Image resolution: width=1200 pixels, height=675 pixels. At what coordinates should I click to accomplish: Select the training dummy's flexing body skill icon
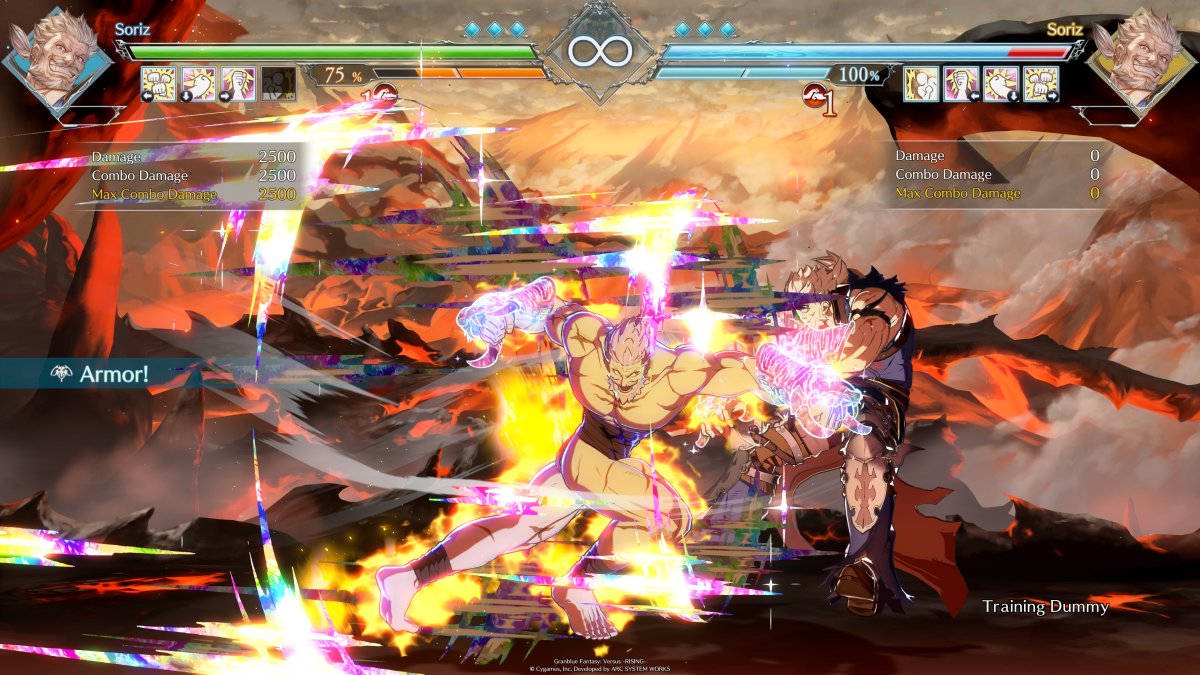tap(921, 84)
